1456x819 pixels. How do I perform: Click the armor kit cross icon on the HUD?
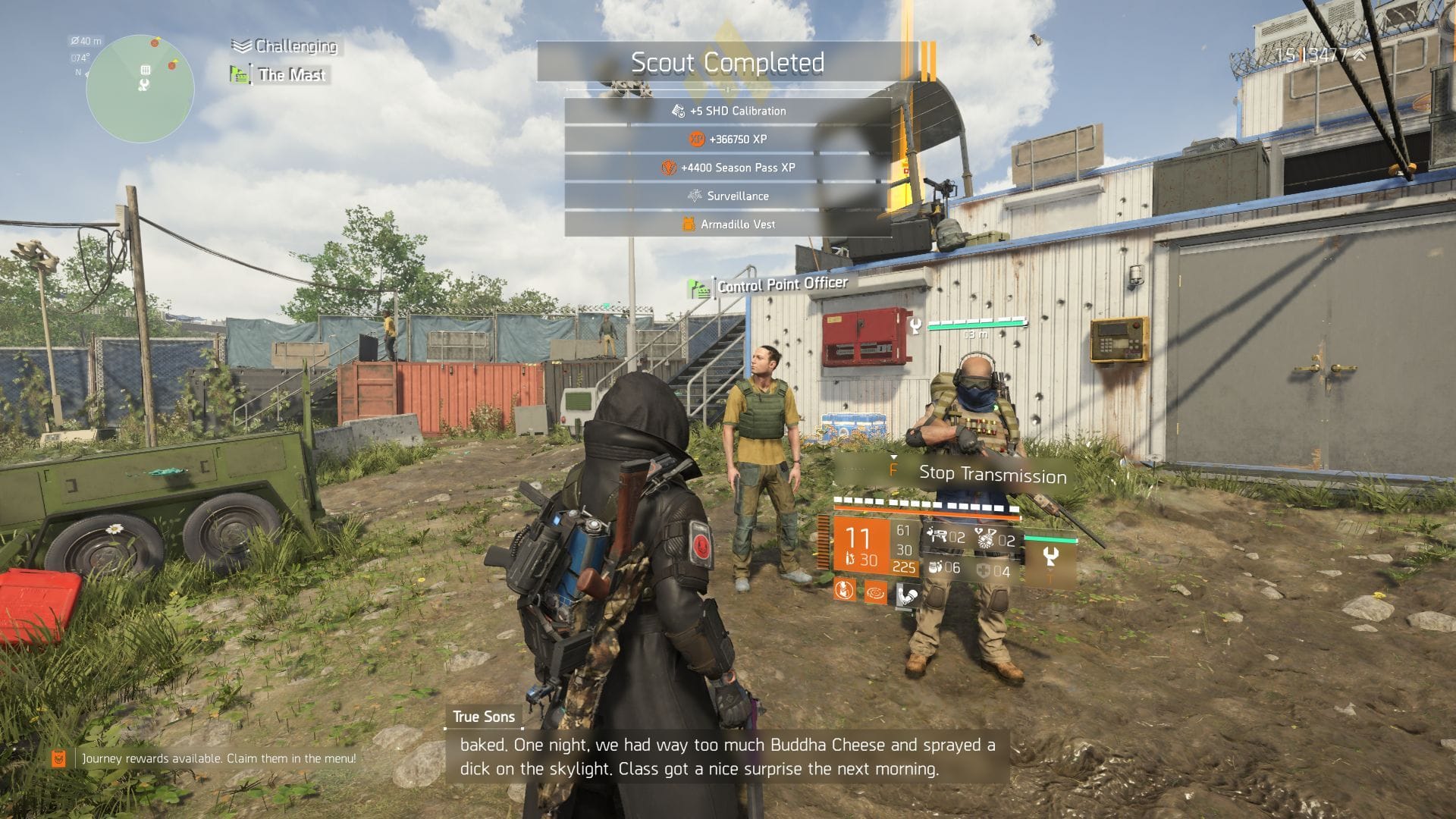click(984, 570)
